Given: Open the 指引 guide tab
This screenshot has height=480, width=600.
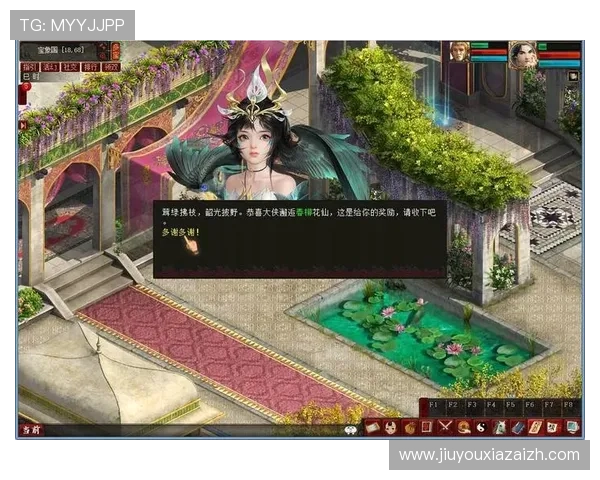Looking at the screenshot, I should (x=30, y=67).
